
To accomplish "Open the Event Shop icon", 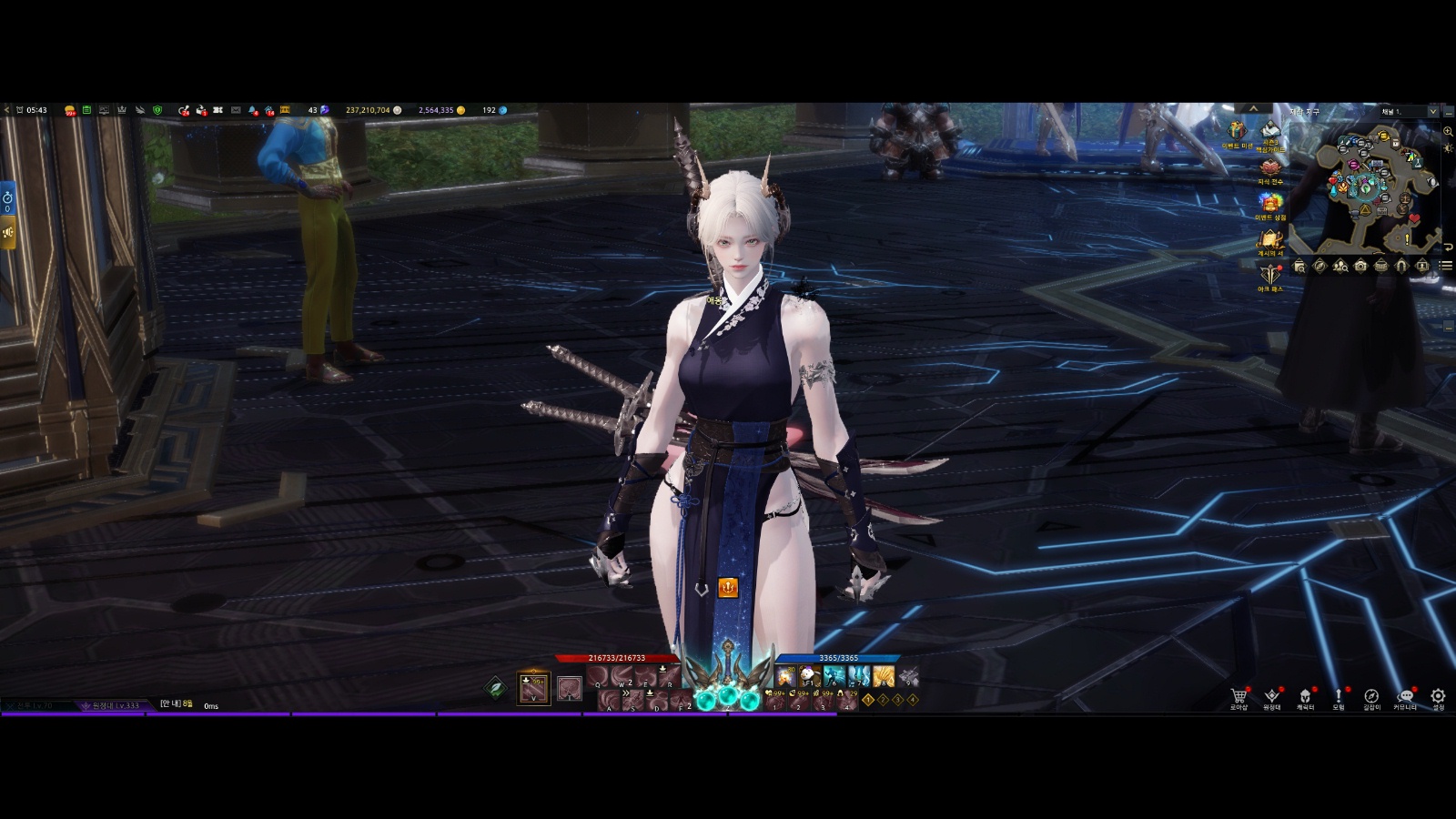I will pyautogui.click(x=1269, y=202).
